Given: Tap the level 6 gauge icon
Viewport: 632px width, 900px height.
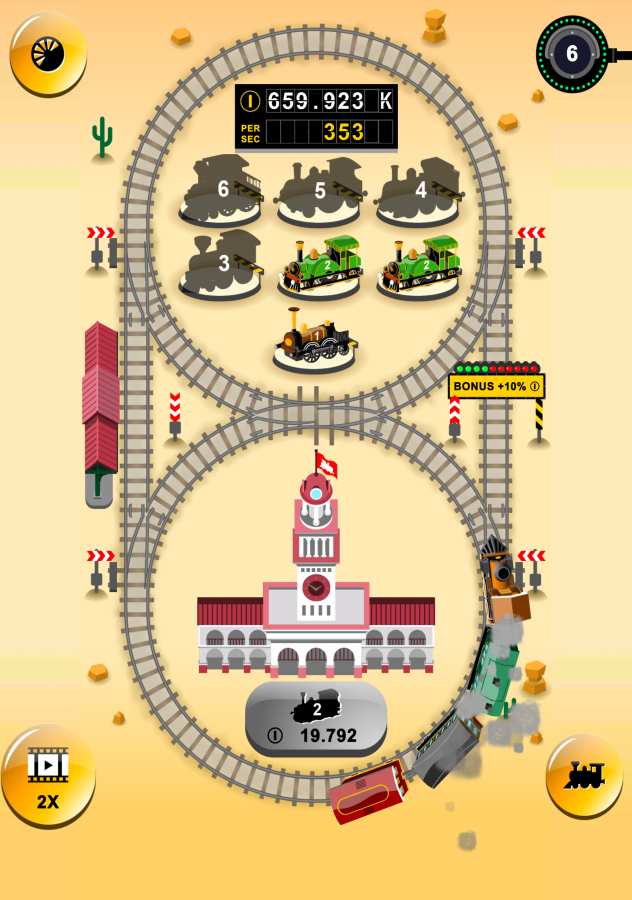Looking at the screenshot, I should (572, 53).
